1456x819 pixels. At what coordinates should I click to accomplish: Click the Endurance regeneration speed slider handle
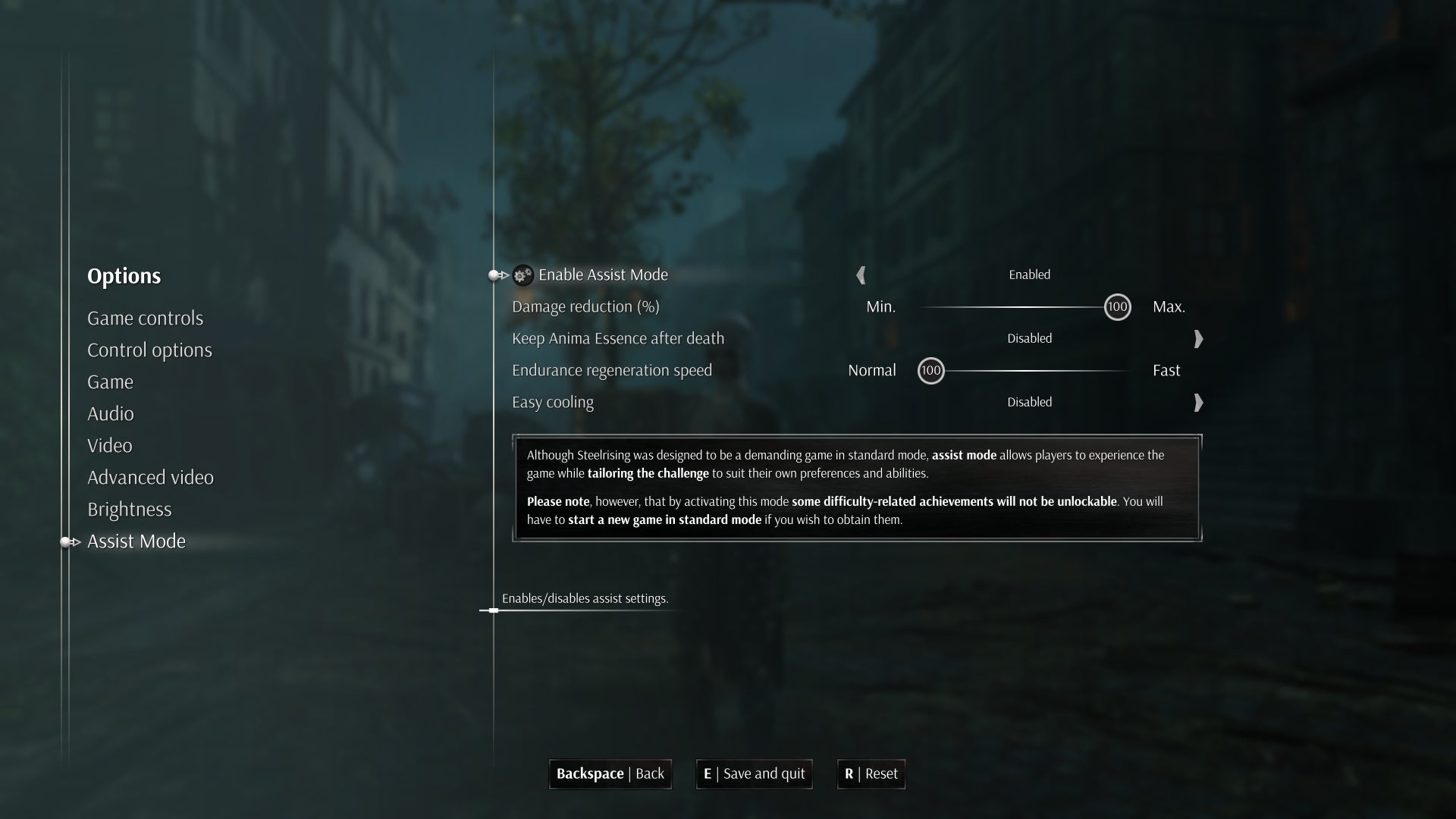931,371
